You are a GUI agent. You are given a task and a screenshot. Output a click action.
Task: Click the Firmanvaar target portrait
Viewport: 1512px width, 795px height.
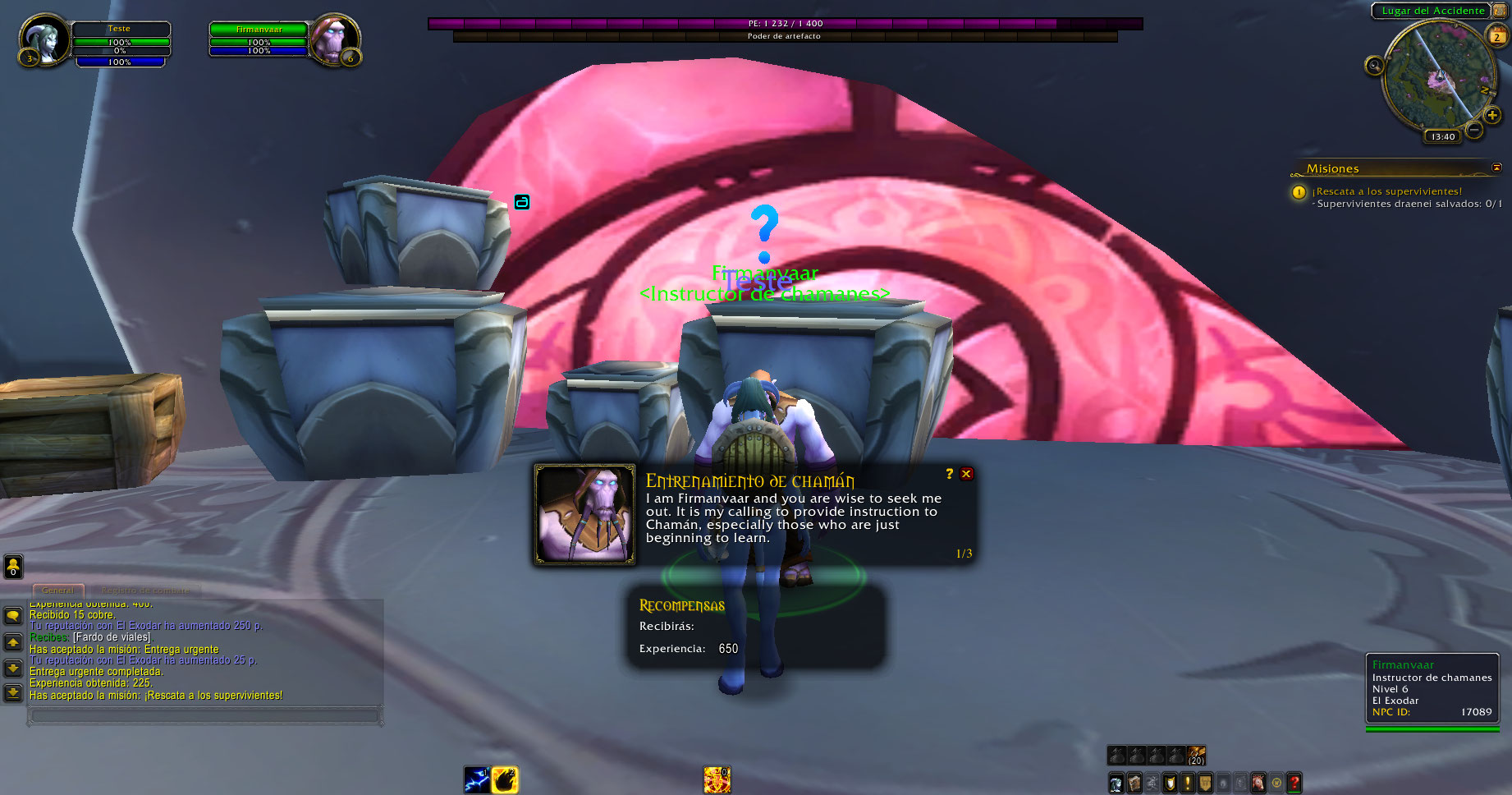coord(334,39)
